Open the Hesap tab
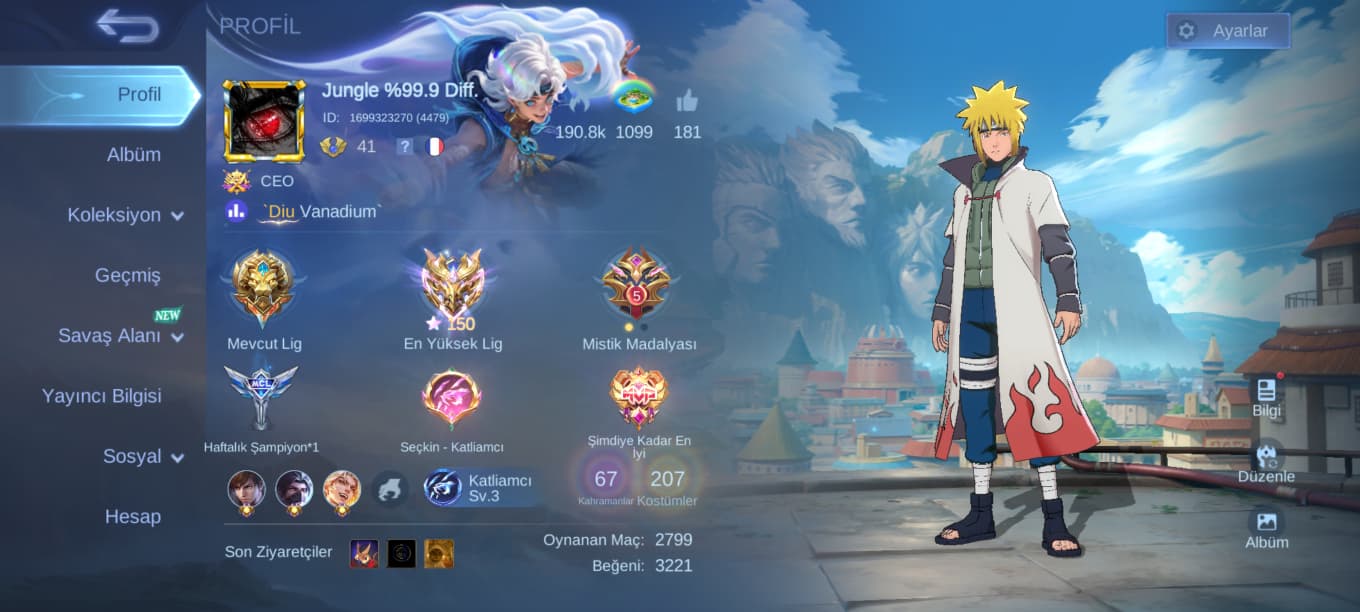 (133, 517)
